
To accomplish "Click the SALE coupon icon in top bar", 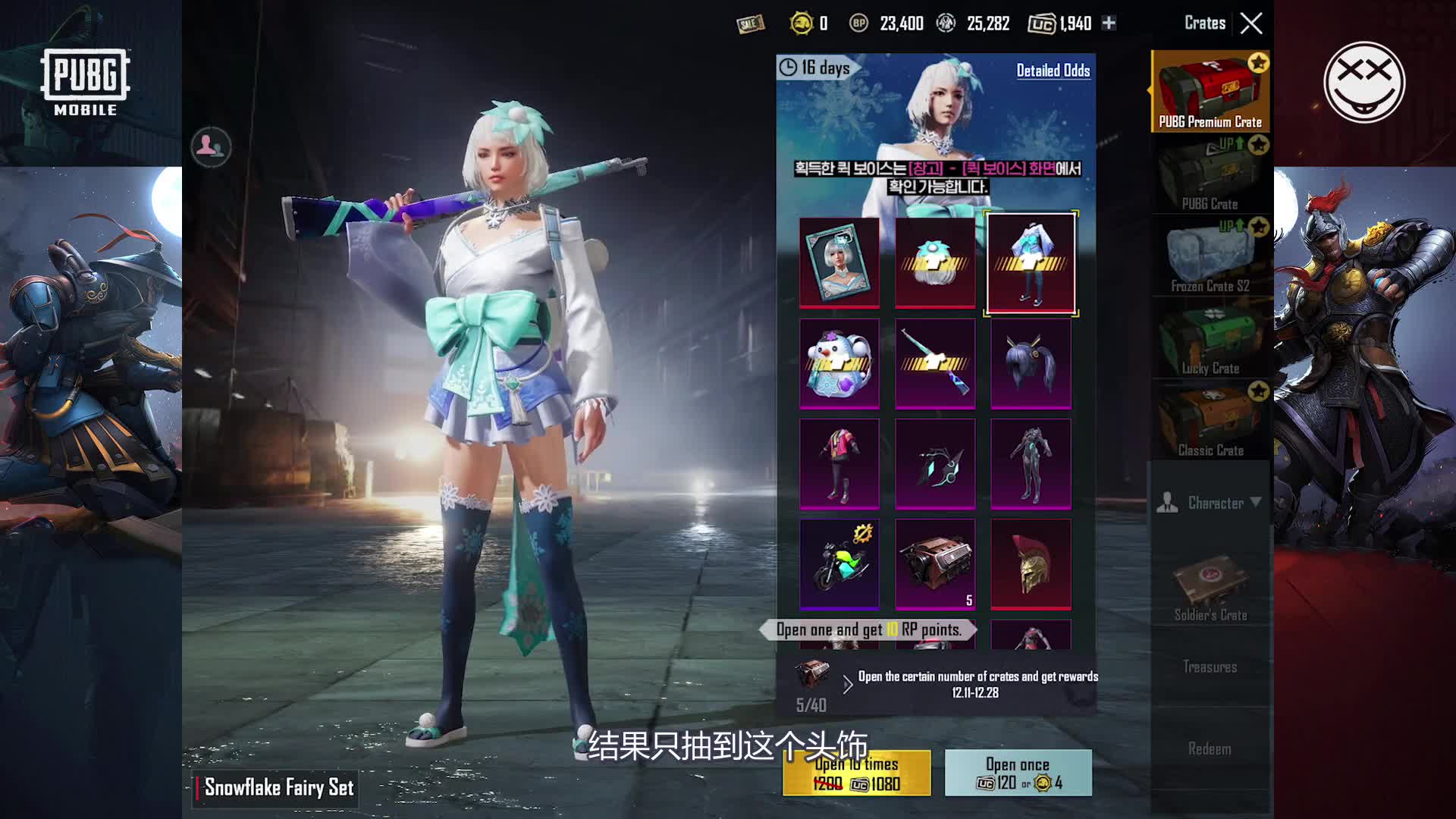I will (x=750, y=23).
